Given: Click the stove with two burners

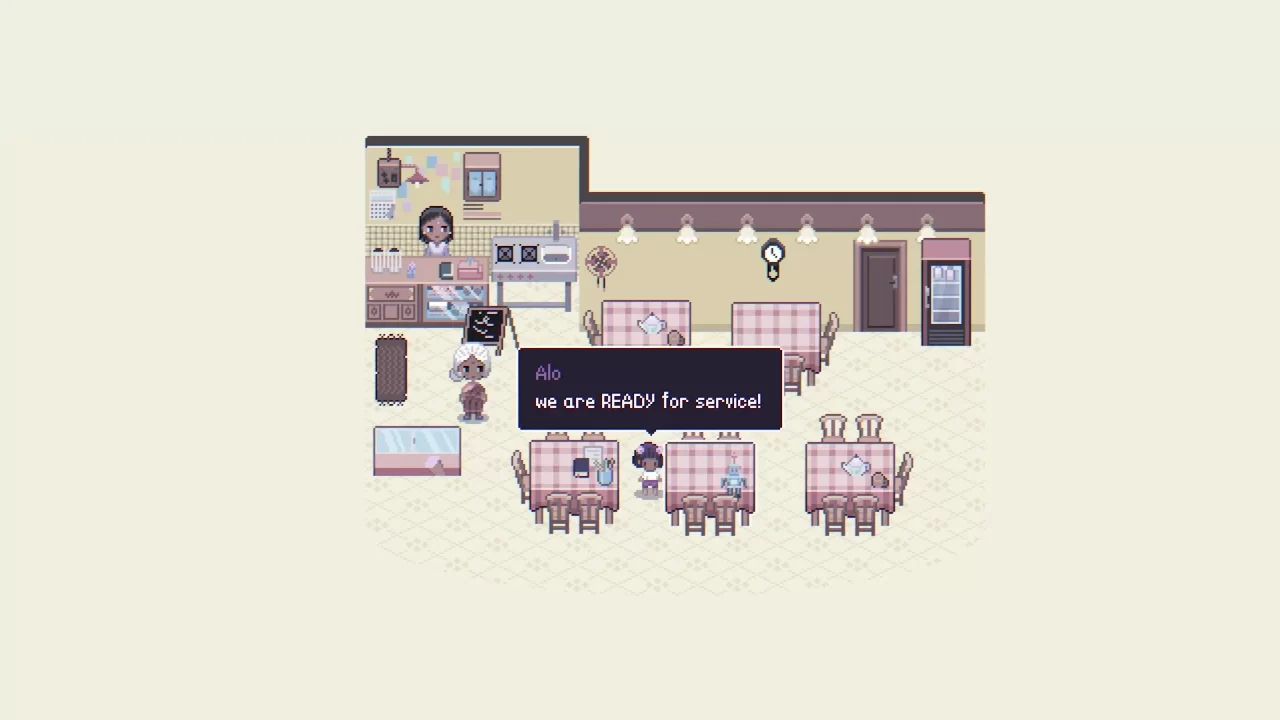Looking at the screenshot, I should 519,252.
